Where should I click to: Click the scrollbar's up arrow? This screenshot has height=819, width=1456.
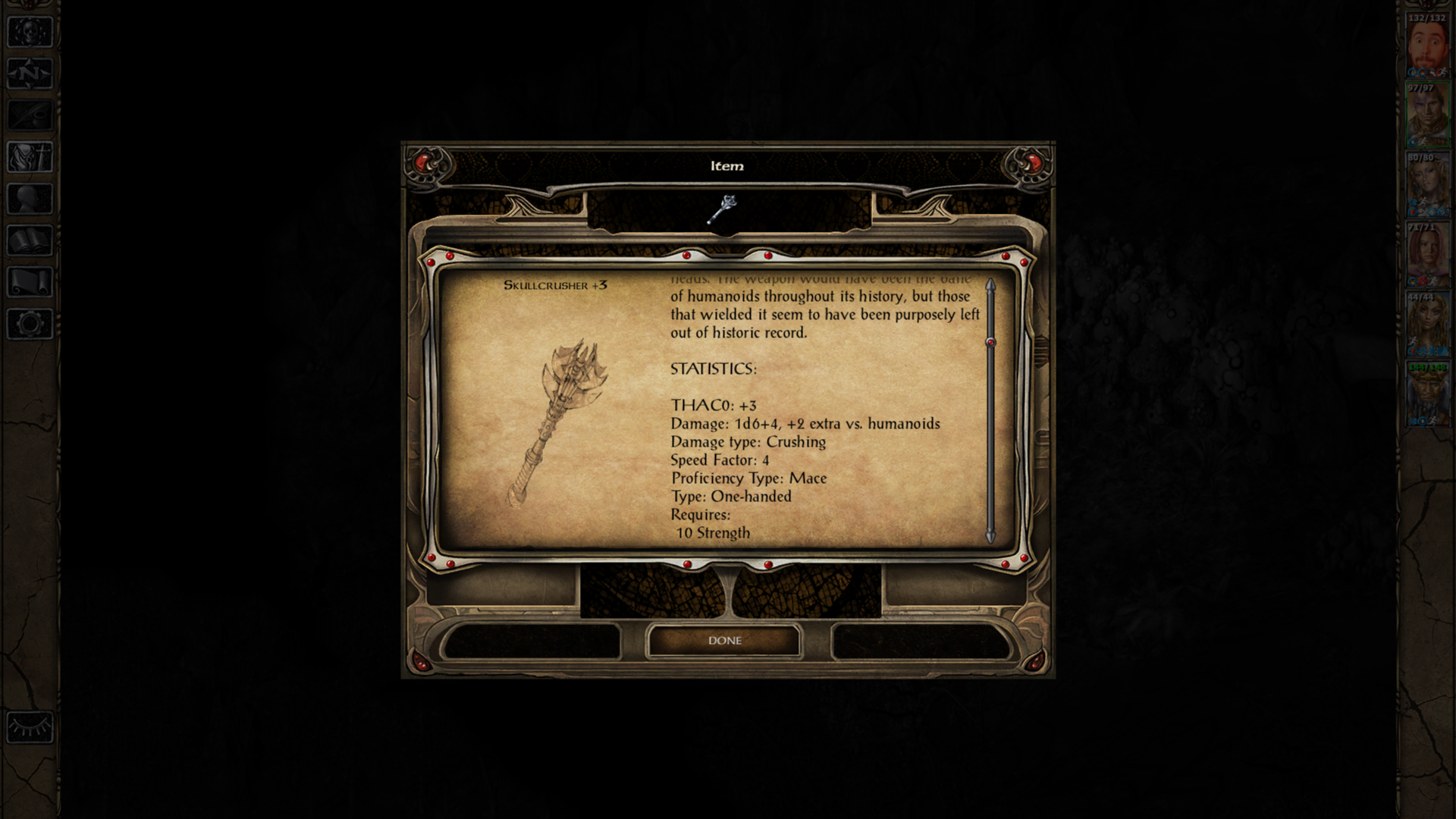[990, 284]
